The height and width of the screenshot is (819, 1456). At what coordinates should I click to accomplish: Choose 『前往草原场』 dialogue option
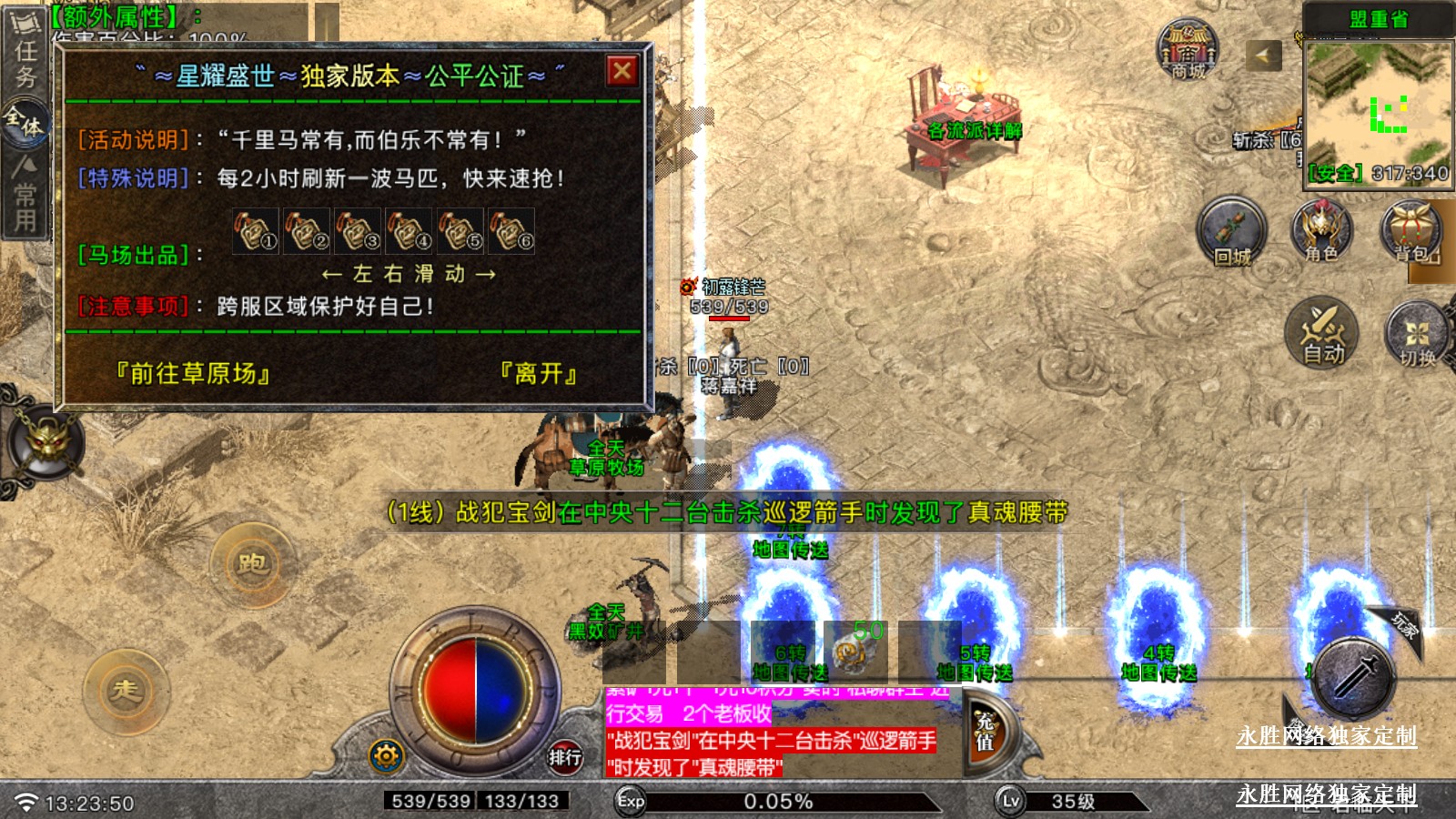[x=193, y=373]
